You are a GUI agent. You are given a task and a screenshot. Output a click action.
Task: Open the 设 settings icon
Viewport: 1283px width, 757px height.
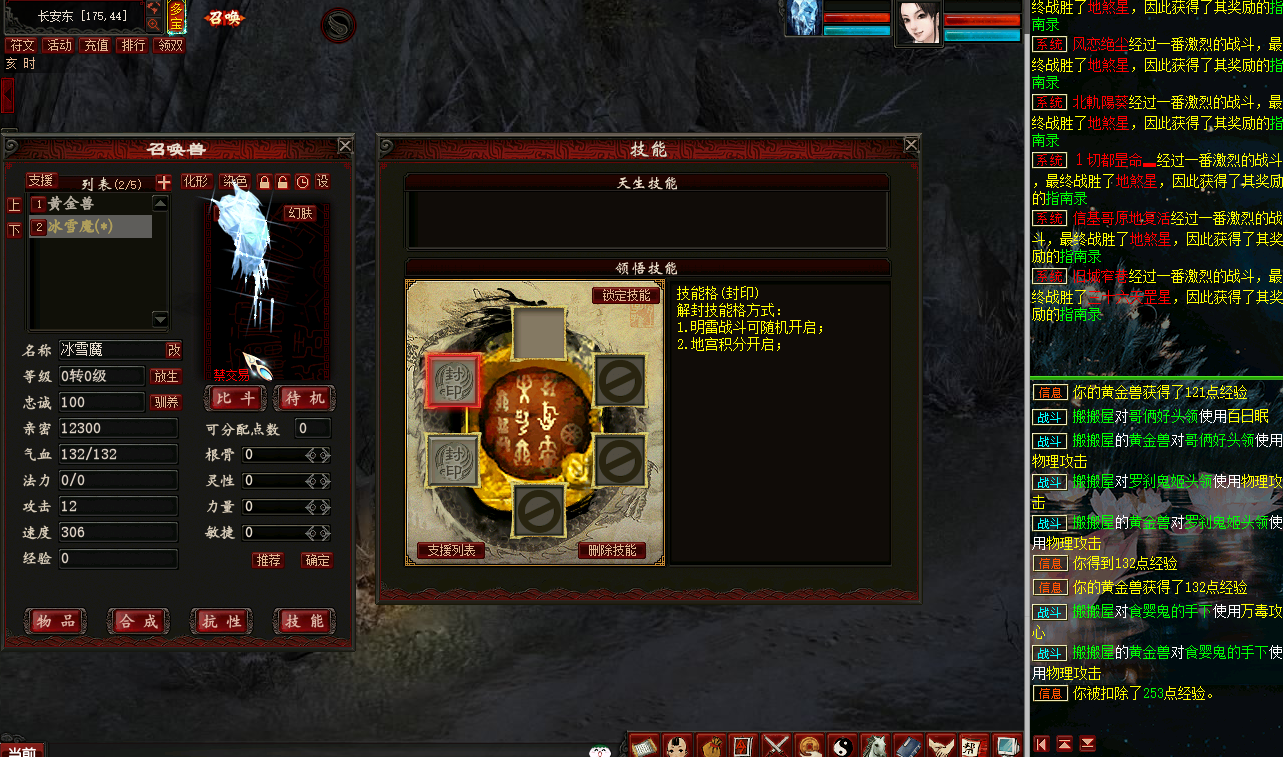[323, 181]
